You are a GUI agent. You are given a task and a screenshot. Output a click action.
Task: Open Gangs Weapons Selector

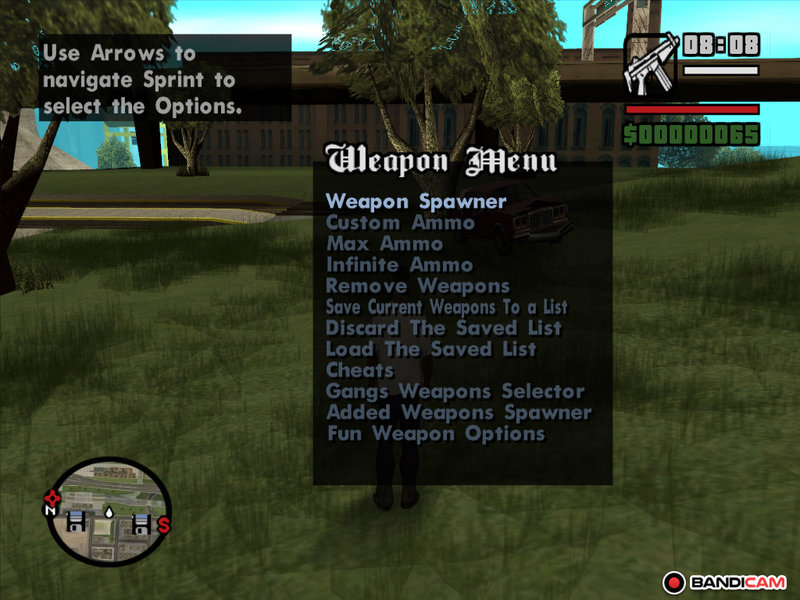[x=454, y=391]
